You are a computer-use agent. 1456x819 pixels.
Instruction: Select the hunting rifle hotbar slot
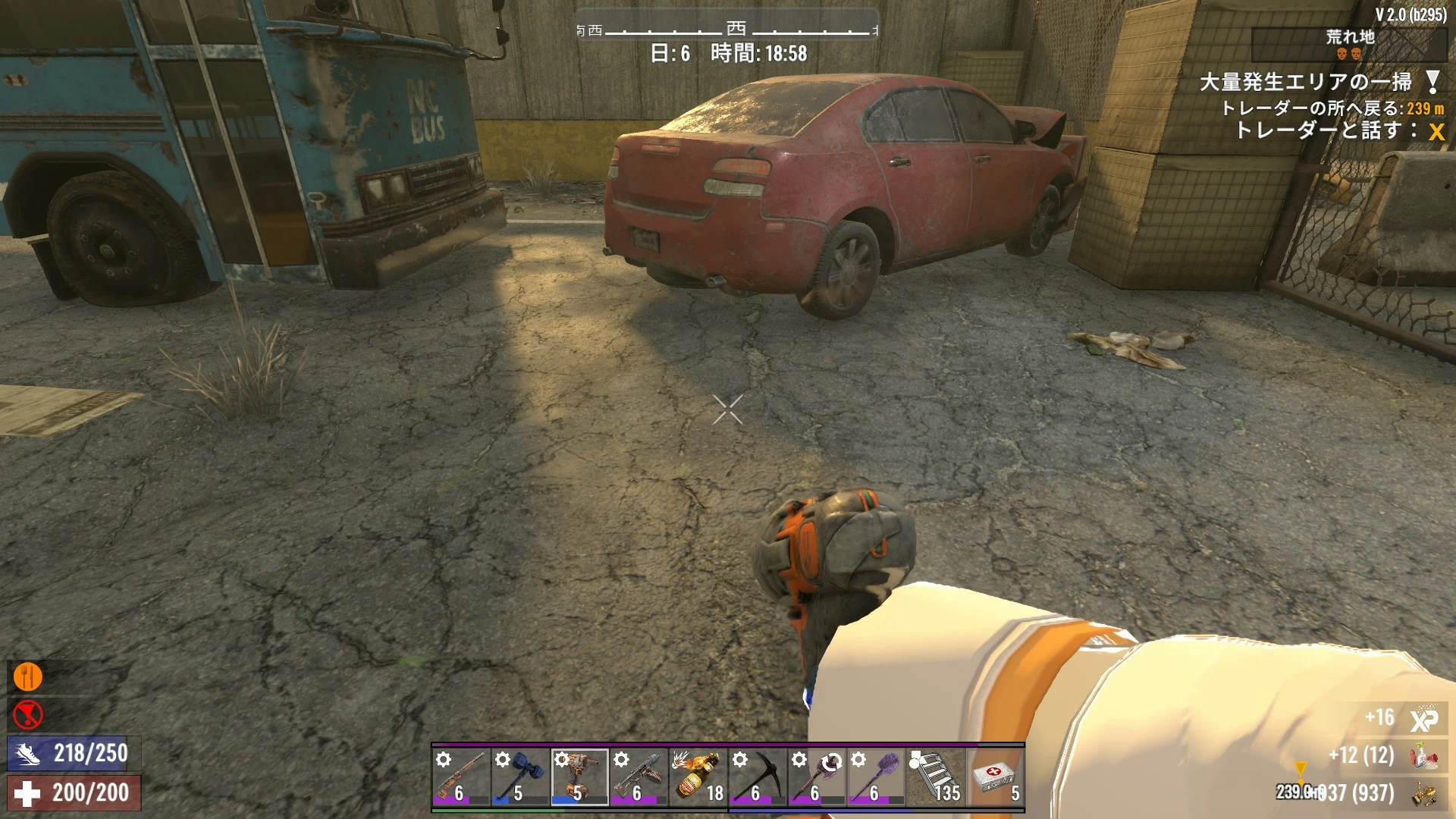(x=460, y=777)
